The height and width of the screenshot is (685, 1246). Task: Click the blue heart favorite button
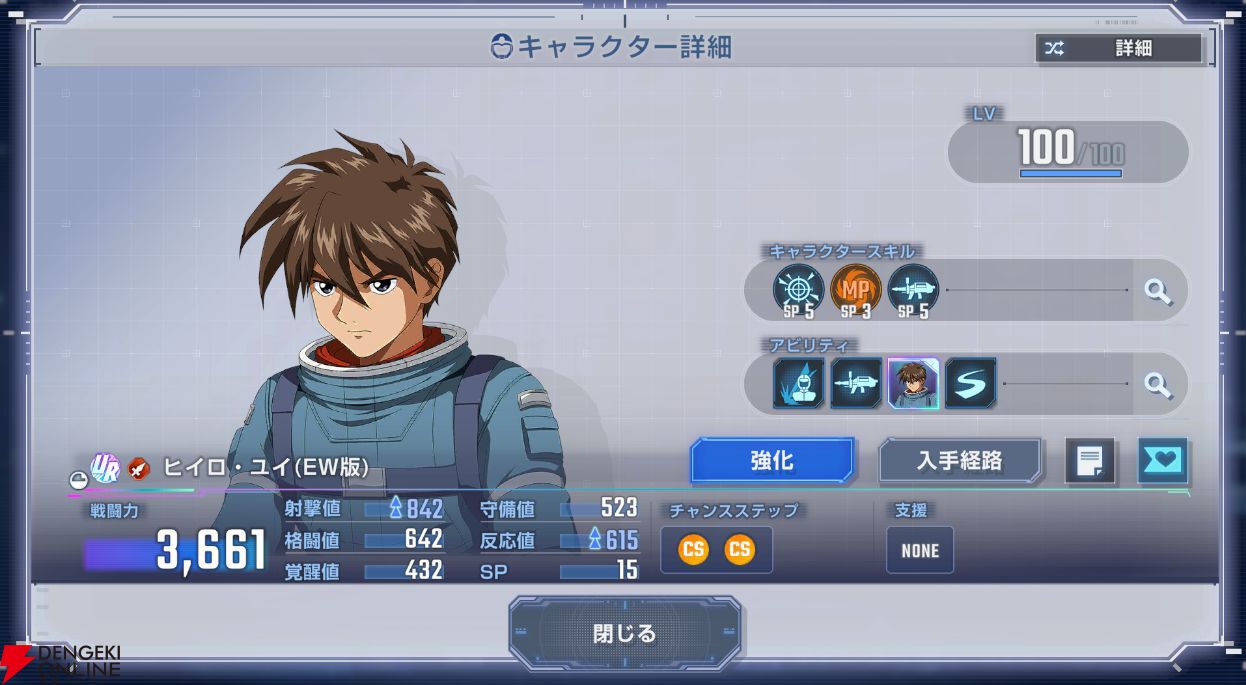[x=1163, y=461]
